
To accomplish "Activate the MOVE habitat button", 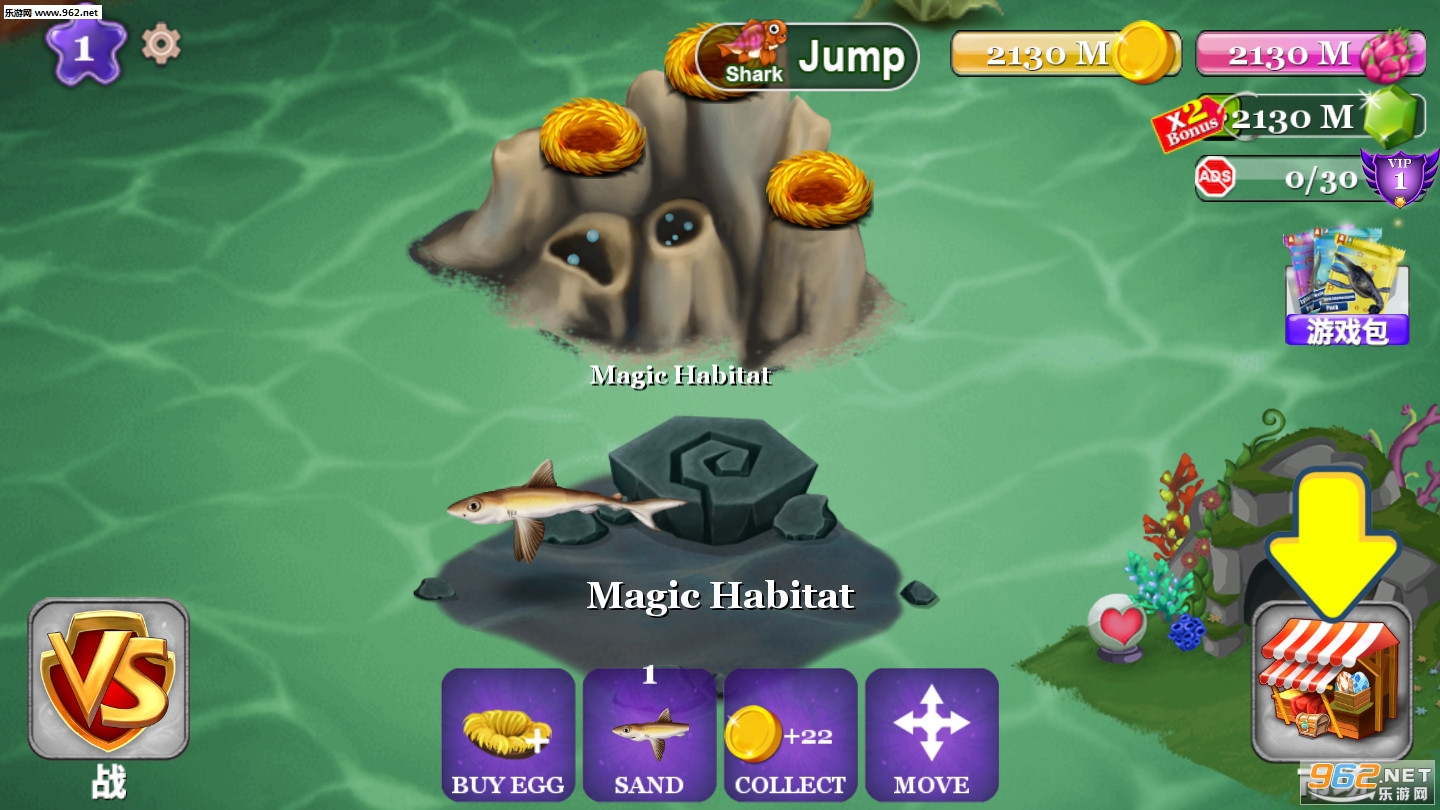I will click(931, 735).
